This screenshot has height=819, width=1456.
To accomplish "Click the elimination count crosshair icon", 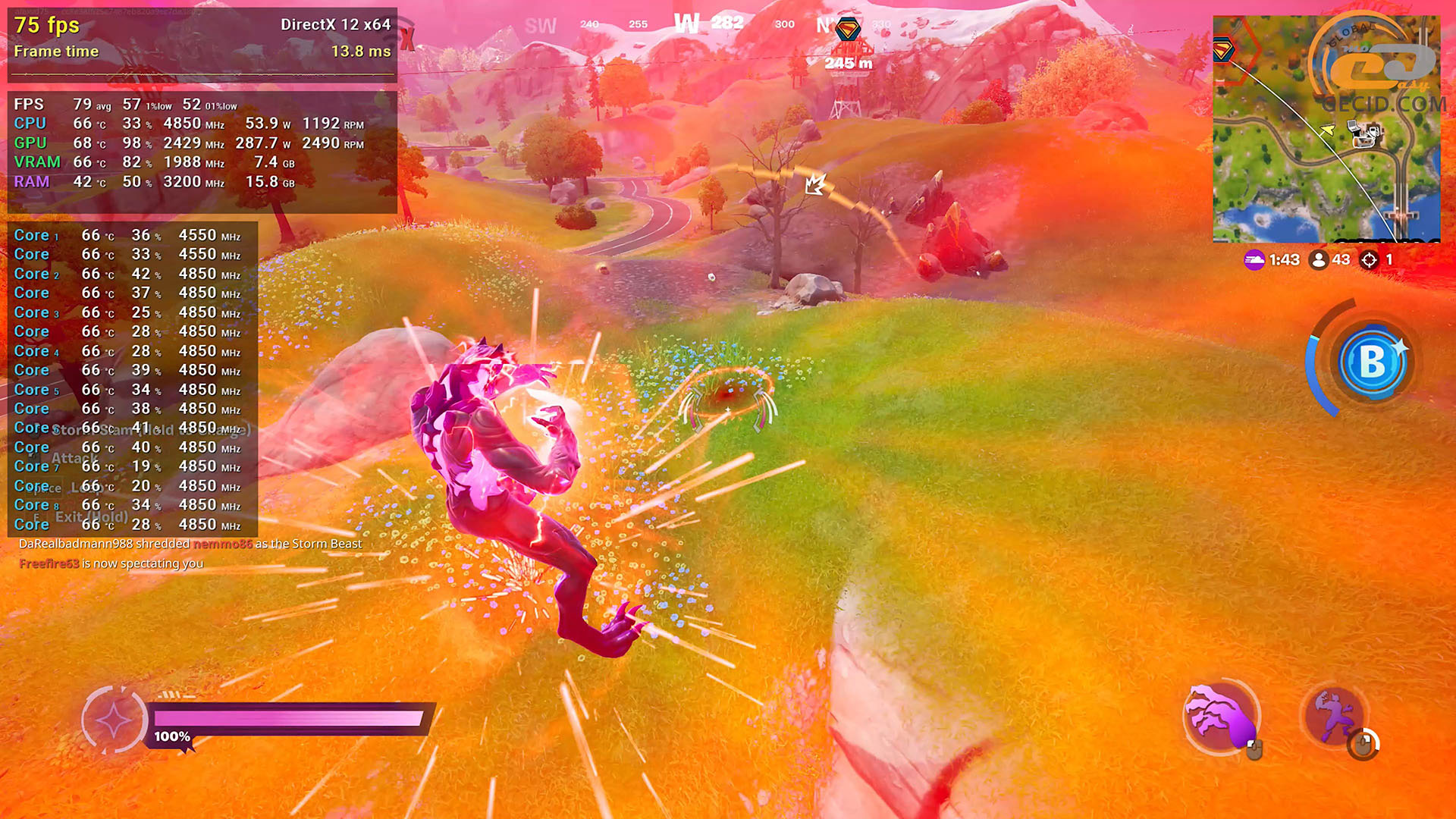I will [x=1369, y=260].
